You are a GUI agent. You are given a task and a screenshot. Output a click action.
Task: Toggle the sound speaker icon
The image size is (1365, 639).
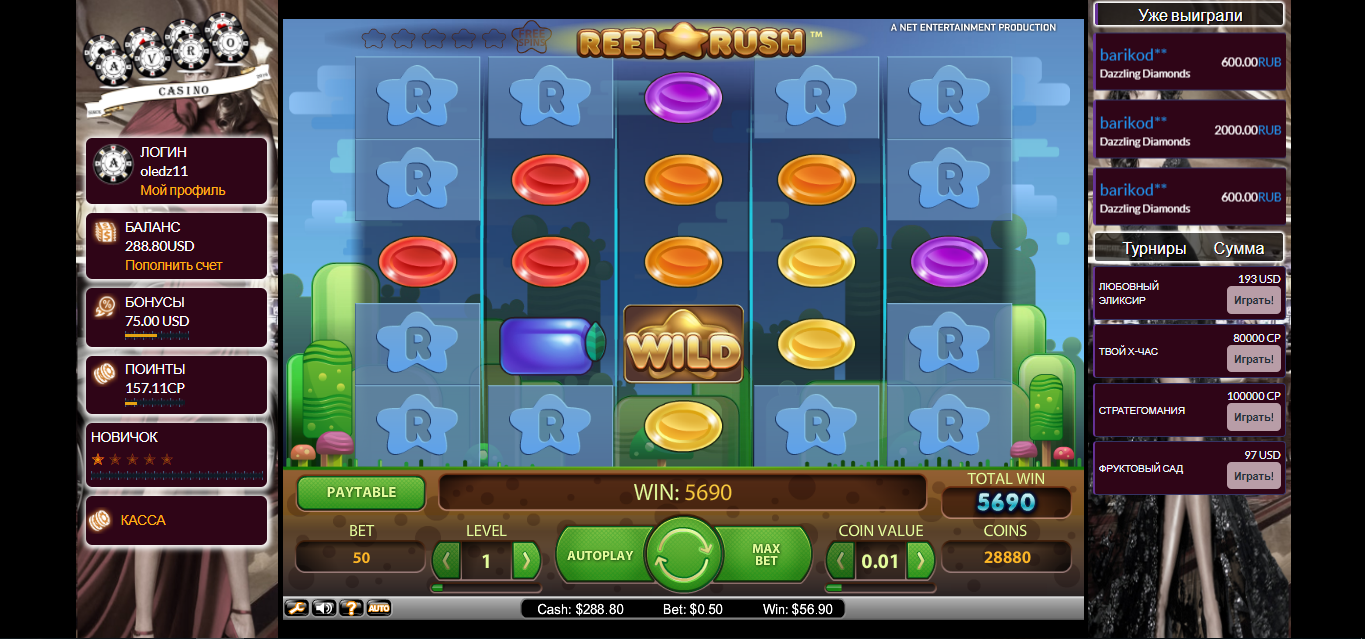tap(324, 608)
